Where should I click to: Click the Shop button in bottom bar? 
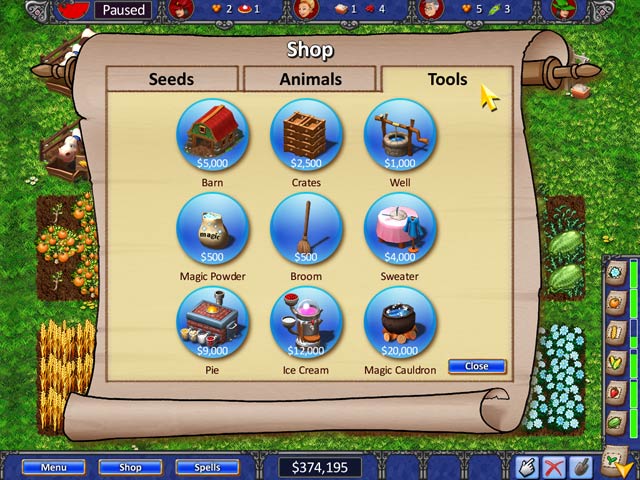click(x=128, y=466)
